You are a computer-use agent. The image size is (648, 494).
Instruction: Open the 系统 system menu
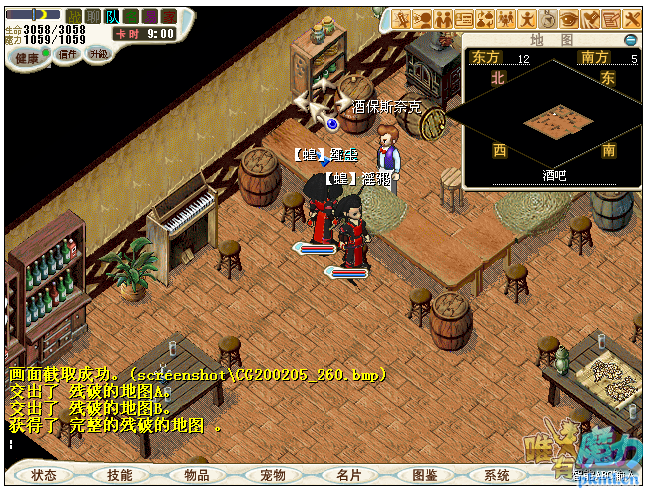tap(497, 475)
